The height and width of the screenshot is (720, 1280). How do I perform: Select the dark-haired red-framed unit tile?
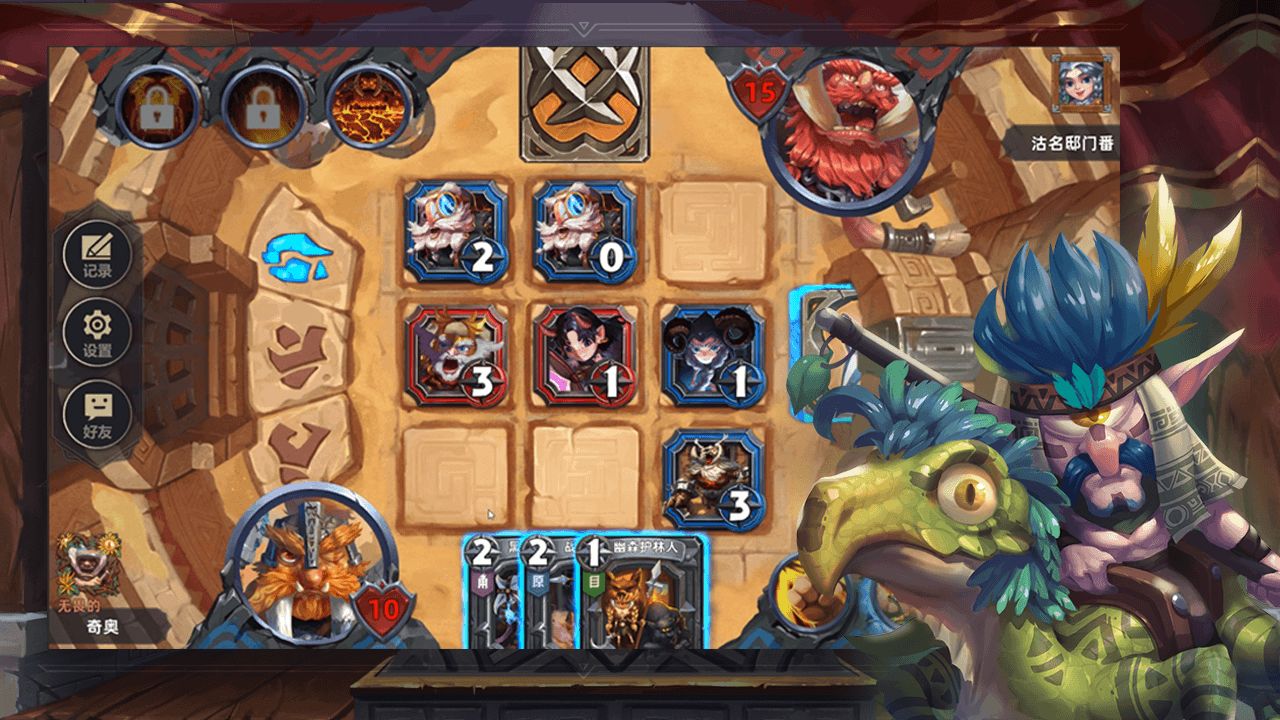584,356
